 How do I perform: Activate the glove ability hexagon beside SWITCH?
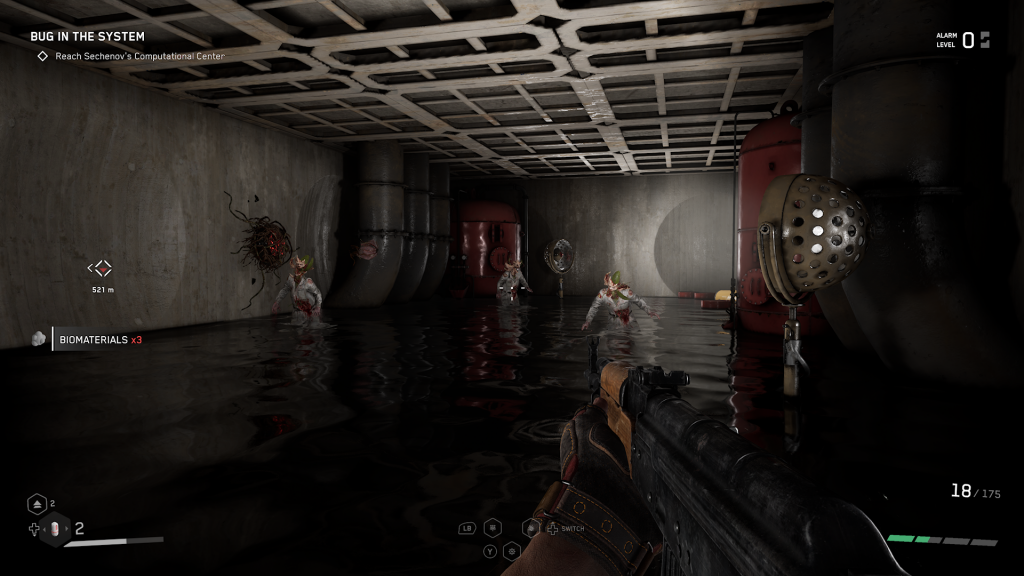tap(531, 528)
